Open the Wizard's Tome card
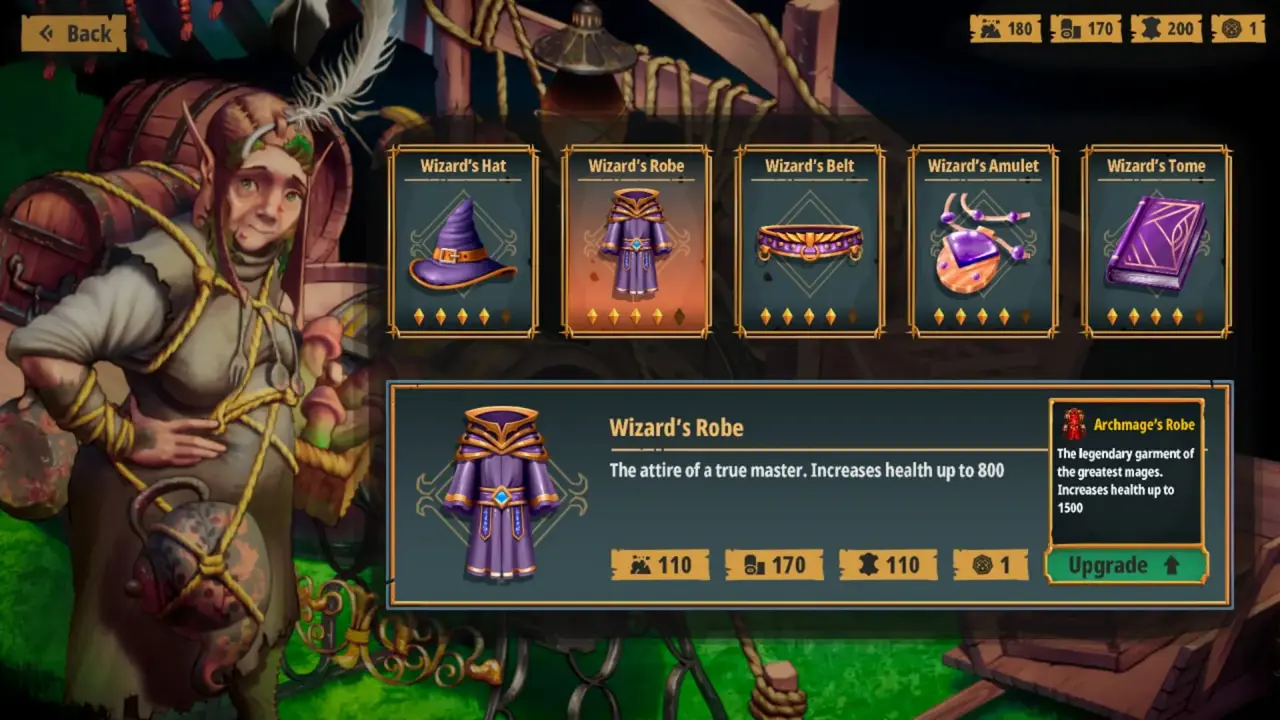The image size is (1280, 720). [1157, 242]
